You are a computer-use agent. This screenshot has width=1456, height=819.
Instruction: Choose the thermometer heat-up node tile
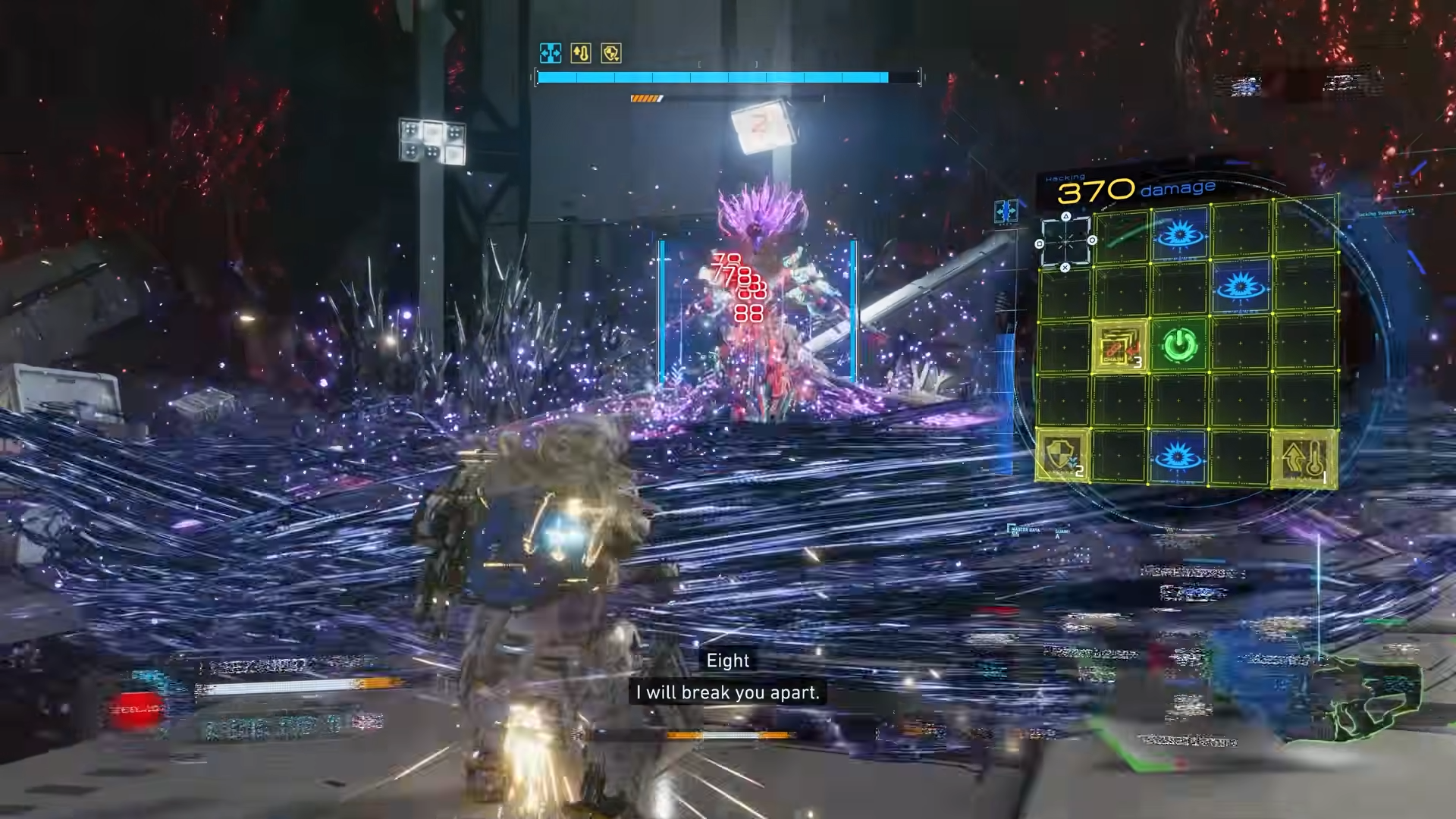(1304, 457)
